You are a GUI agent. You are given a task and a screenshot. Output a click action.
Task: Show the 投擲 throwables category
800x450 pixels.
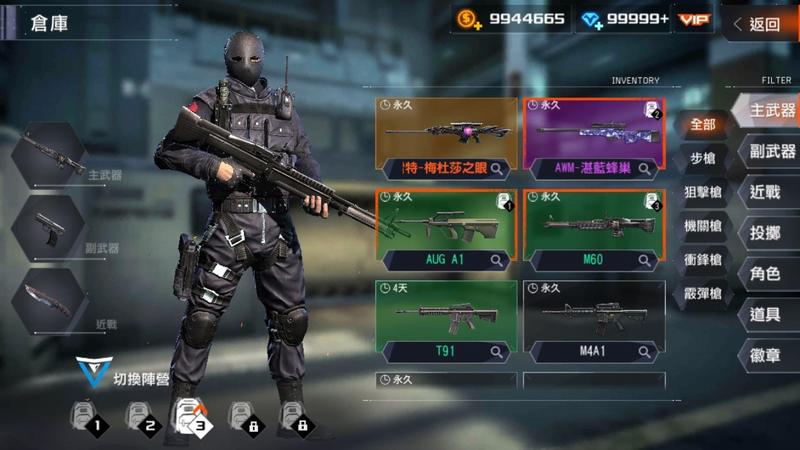(x=766, y=233)
